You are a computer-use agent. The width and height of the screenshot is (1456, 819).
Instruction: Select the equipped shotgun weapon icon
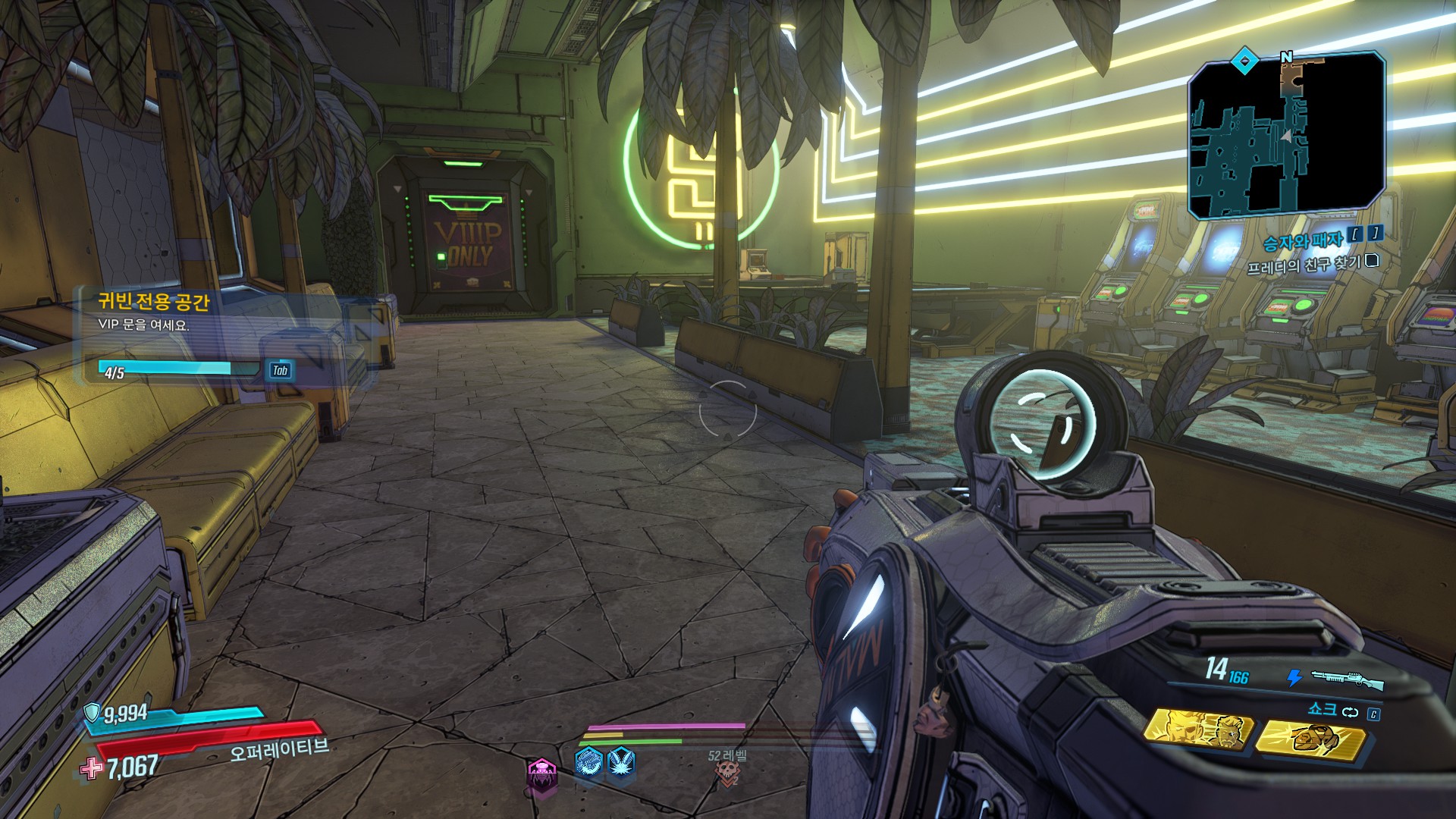click(x=1346, y=679)
